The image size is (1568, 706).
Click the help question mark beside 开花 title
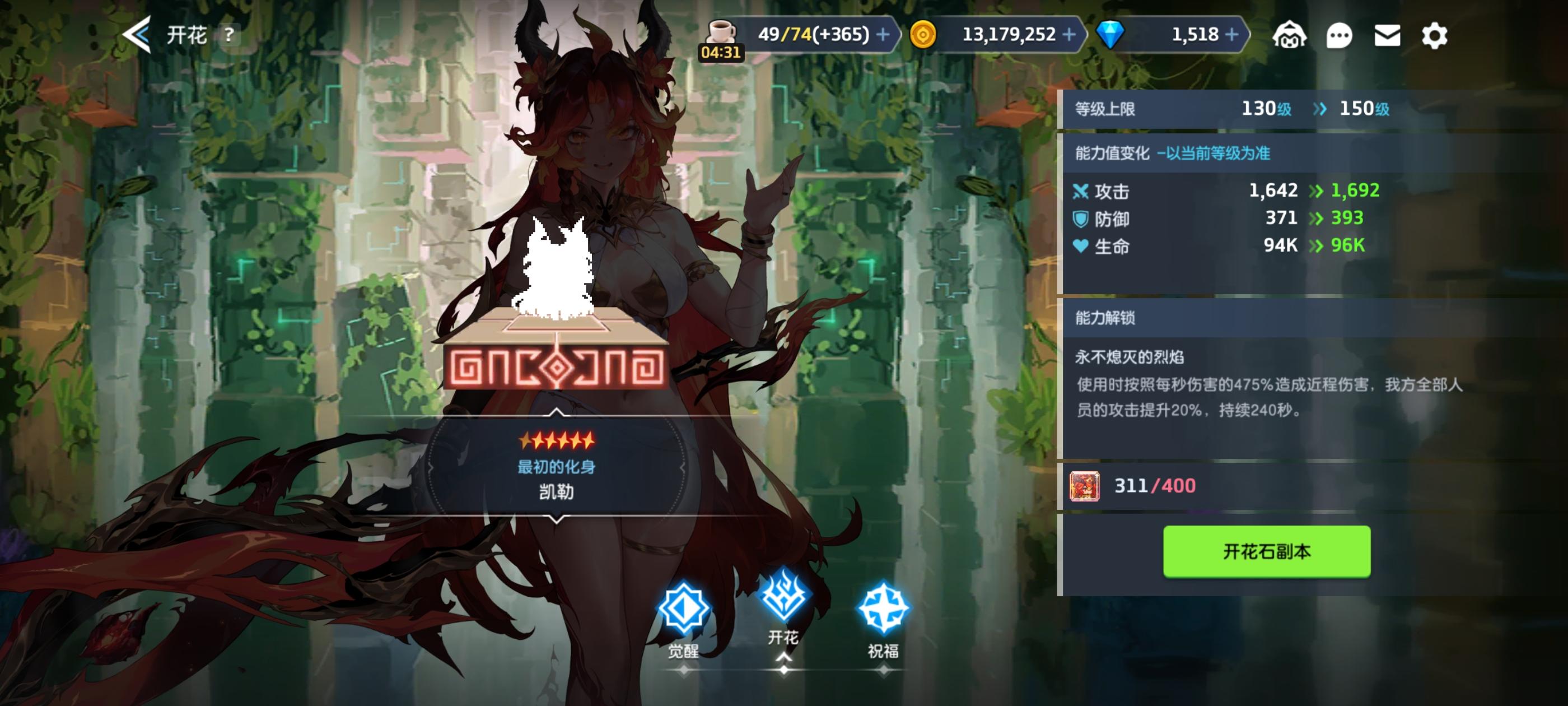(228, 35)
